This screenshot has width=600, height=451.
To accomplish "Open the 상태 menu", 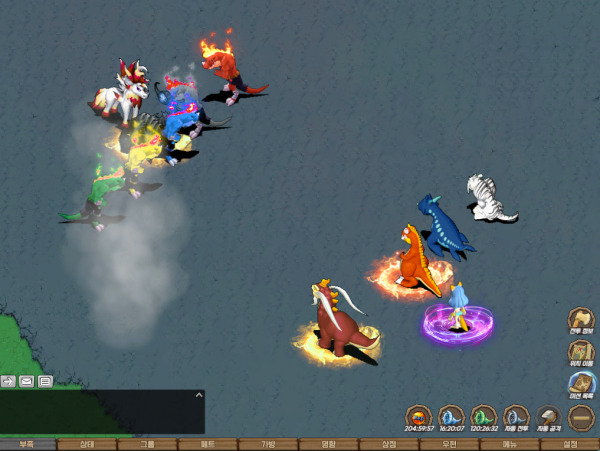I will 88,444.
